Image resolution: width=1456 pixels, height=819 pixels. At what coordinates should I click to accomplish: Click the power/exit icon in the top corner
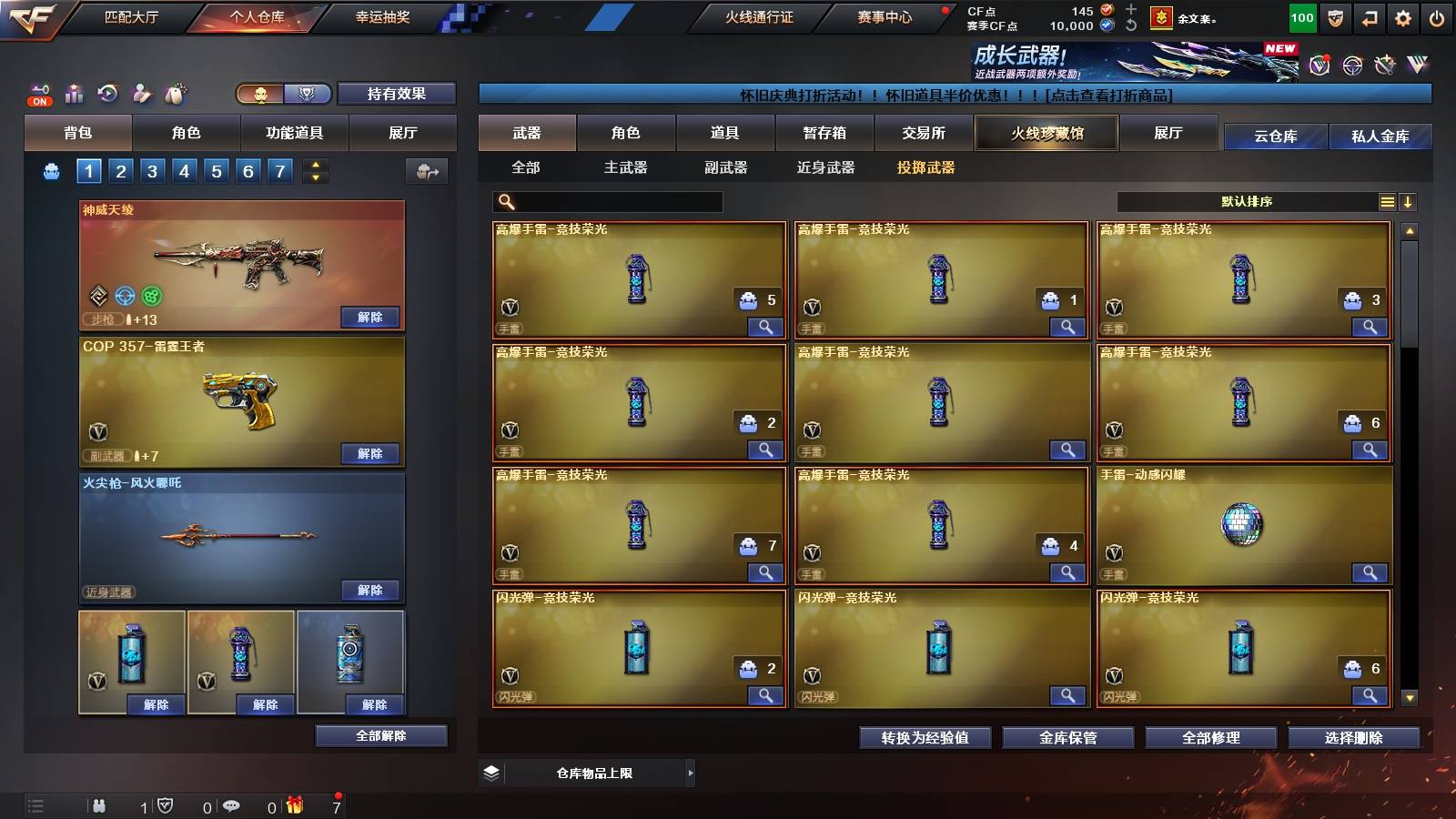1438,15
